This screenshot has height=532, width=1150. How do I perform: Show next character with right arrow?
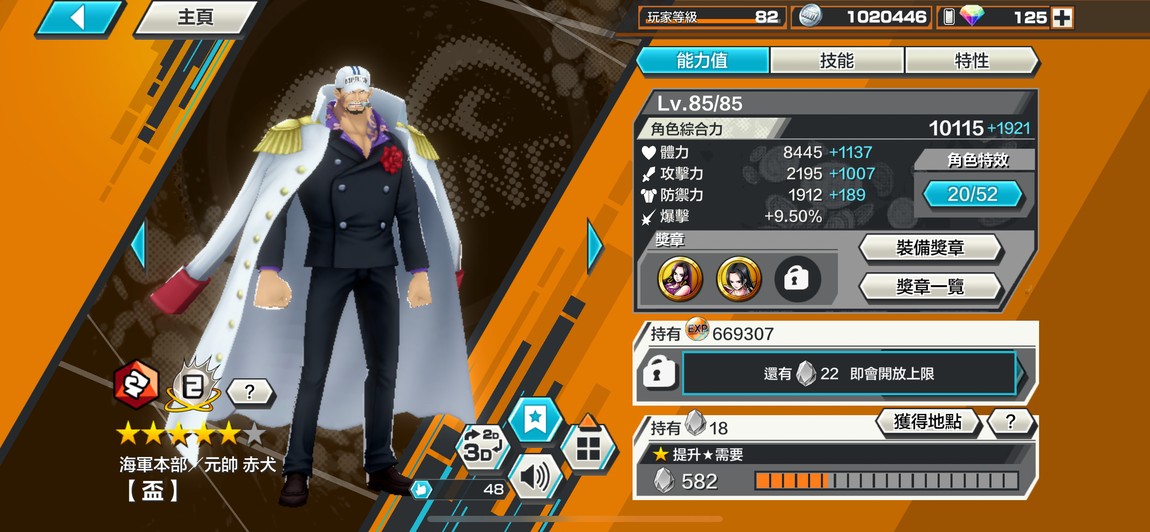595,245
